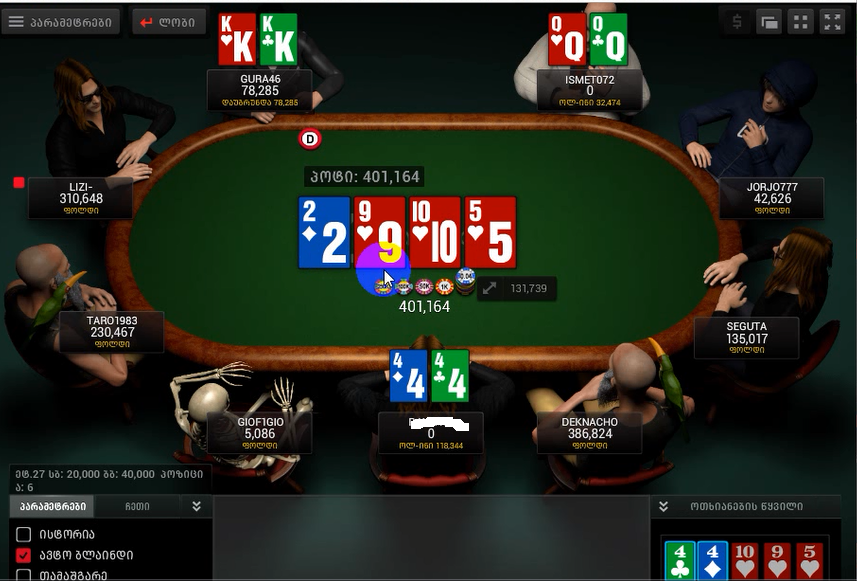Collapse the hand strength panel

[x=663, y=506]
